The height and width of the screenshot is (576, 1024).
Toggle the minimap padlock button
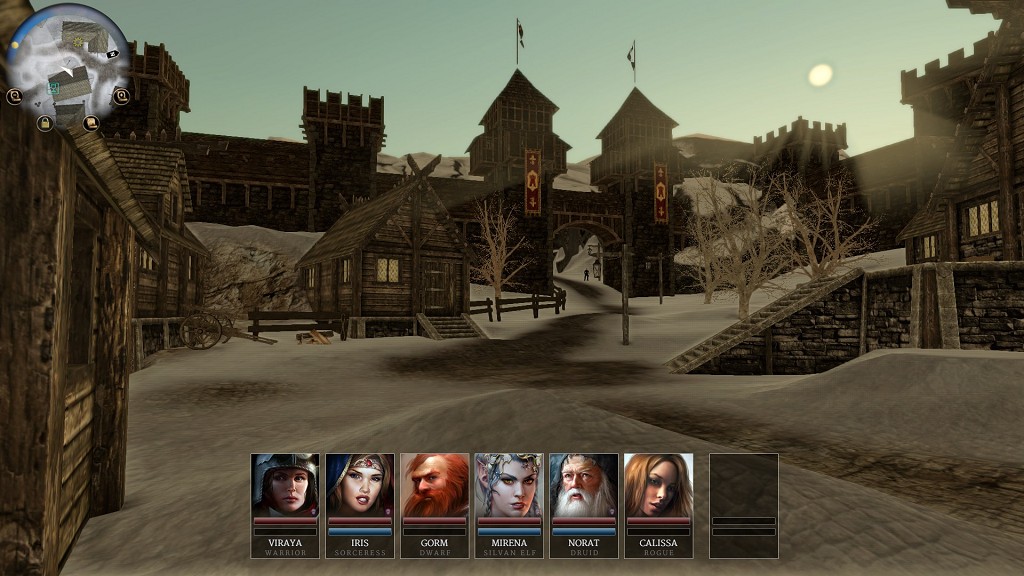click(x=44, y=123)
